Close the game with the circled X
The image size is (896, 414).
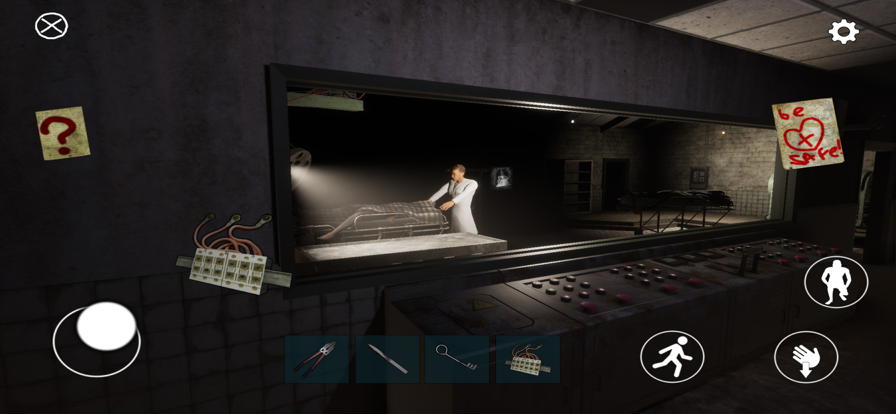click(x=51, y=26)
